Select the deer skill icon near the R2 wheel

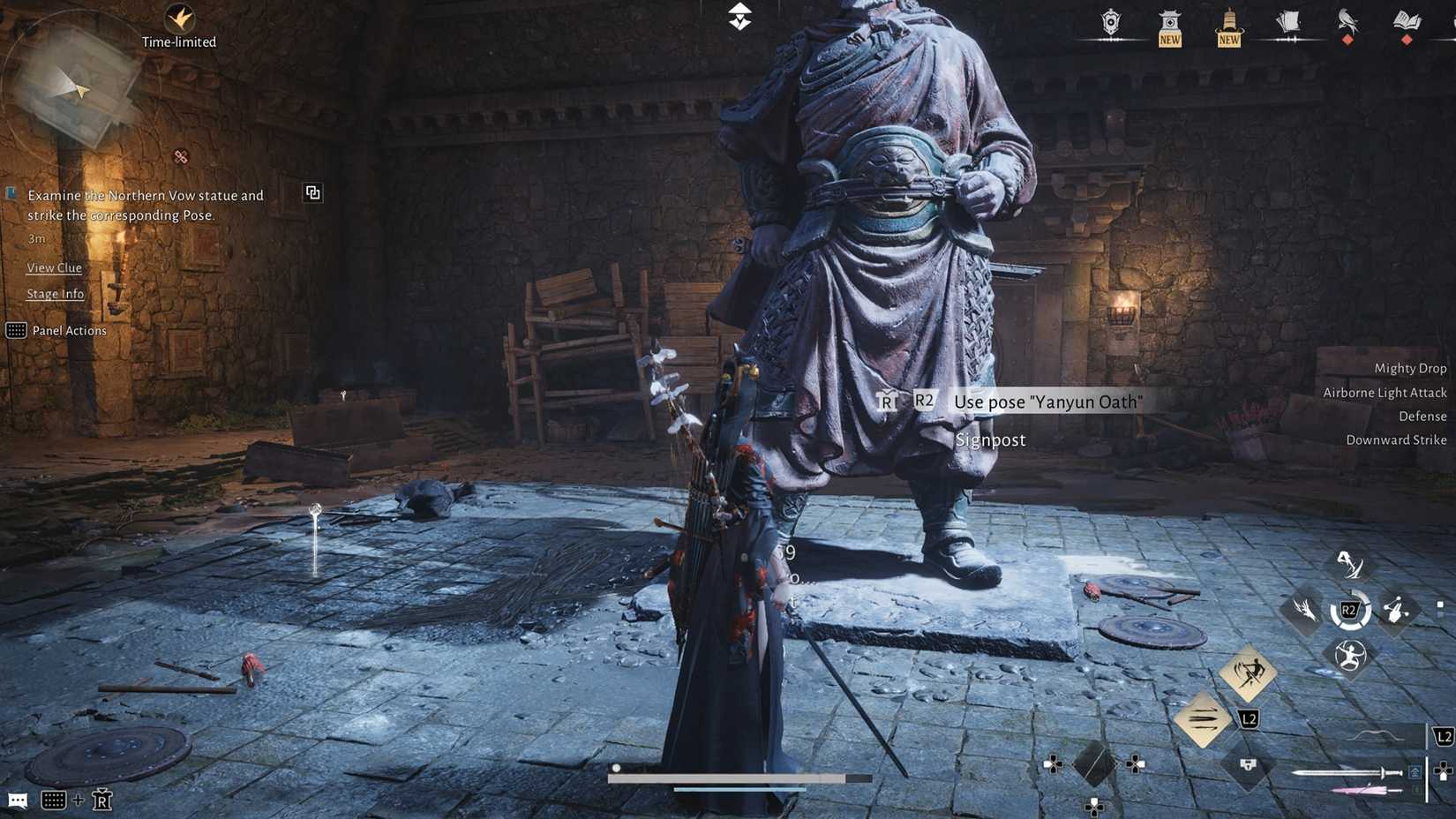(x=1306, y=609)
